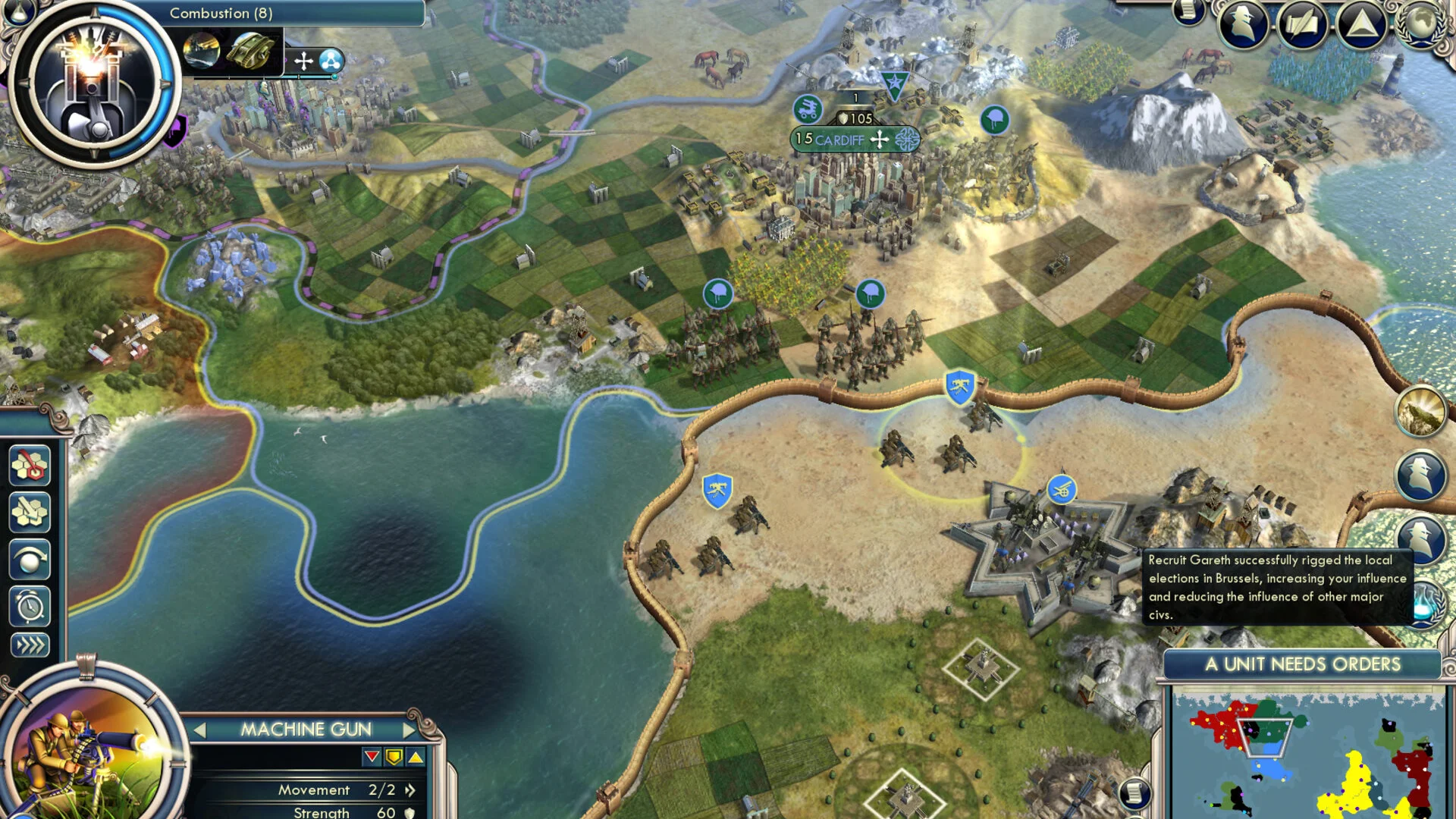Viewport: 1456px width, 819px height.
Task: Activate the alarm clock sleep action
Action: 30,606
